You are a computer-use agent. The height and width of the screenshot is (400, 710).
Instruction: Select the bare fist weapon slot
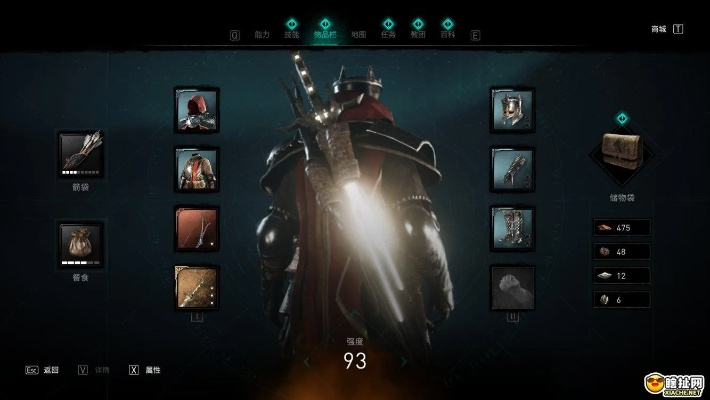click(x=512, y=287)
